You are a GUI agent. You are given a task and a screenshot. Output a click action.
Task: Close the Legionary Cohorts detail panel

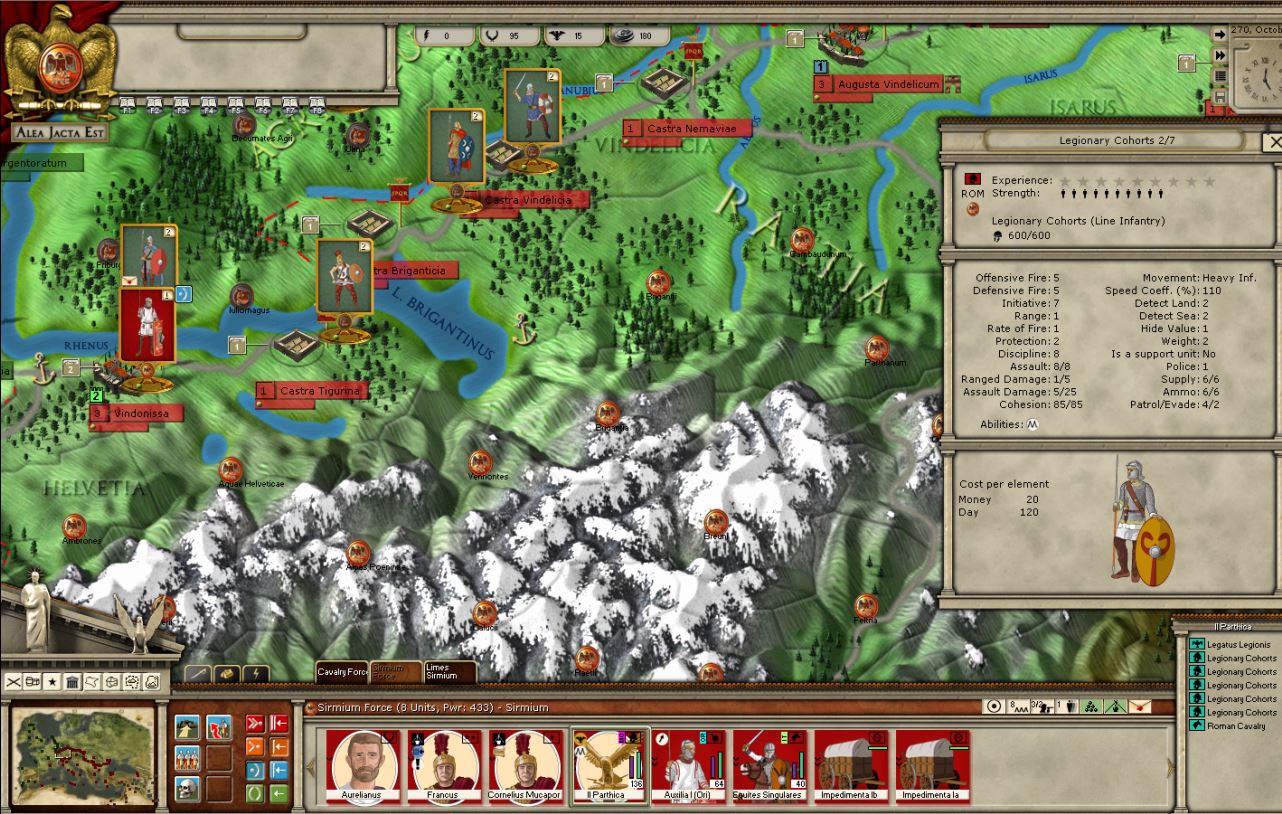tap(1273, 142)
